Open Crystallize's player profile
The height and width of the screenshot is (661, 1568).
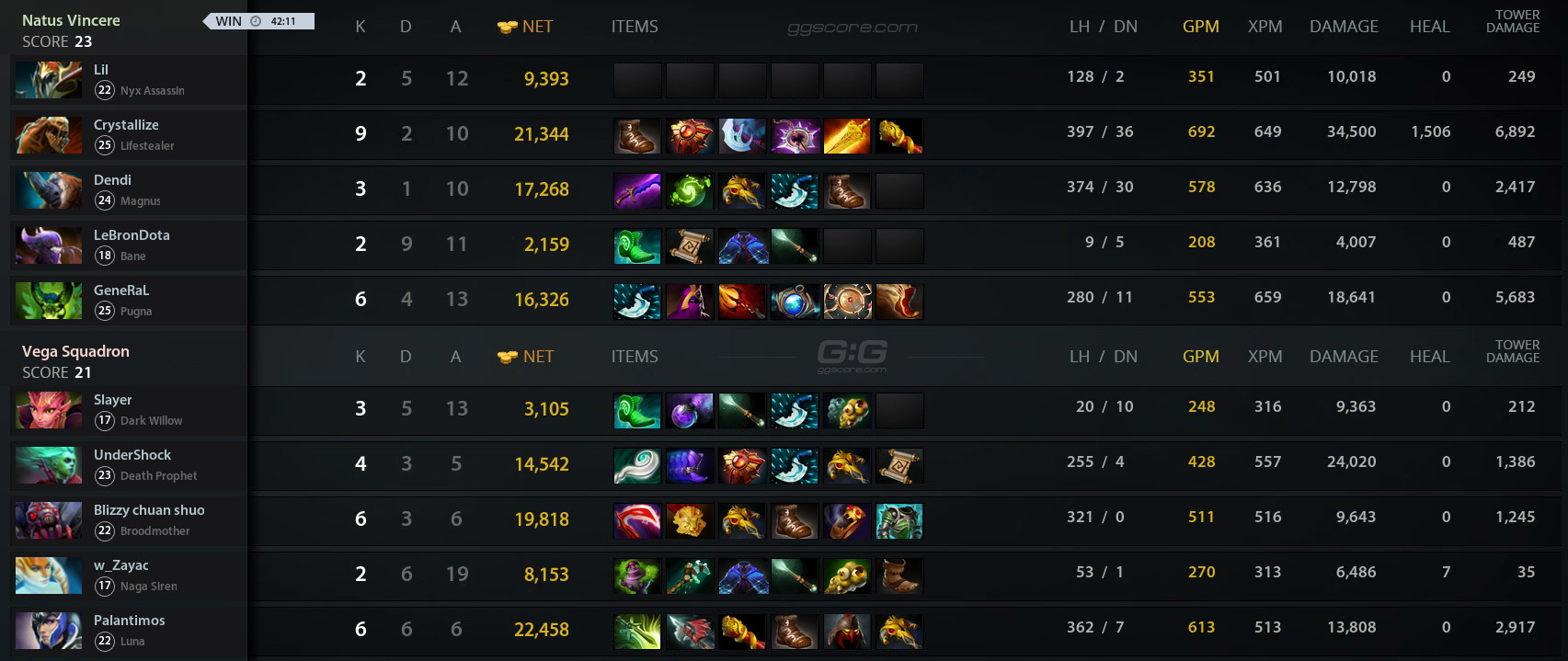[x=126, y=125]
